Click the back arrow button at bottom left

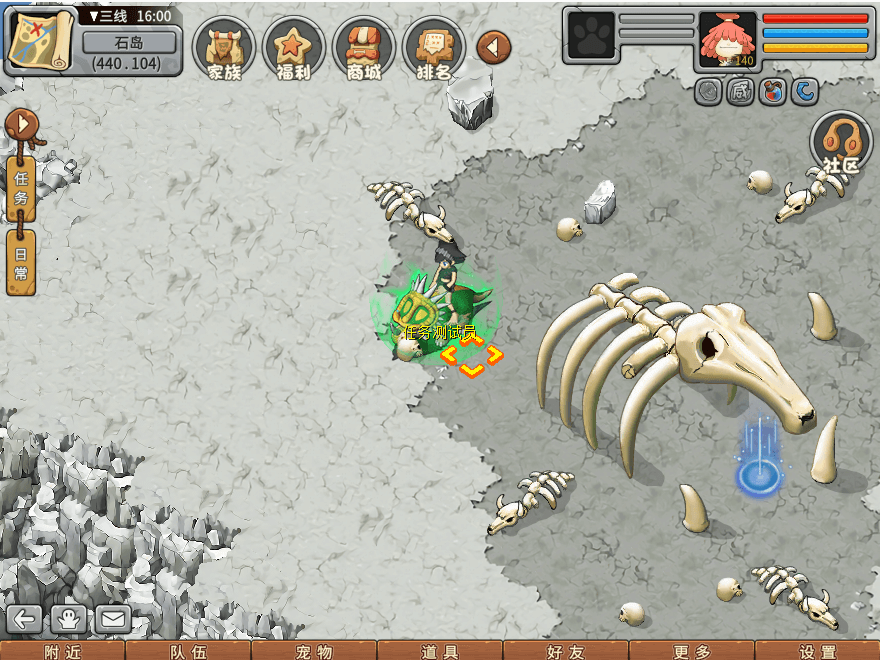click(x=24, y=619)
